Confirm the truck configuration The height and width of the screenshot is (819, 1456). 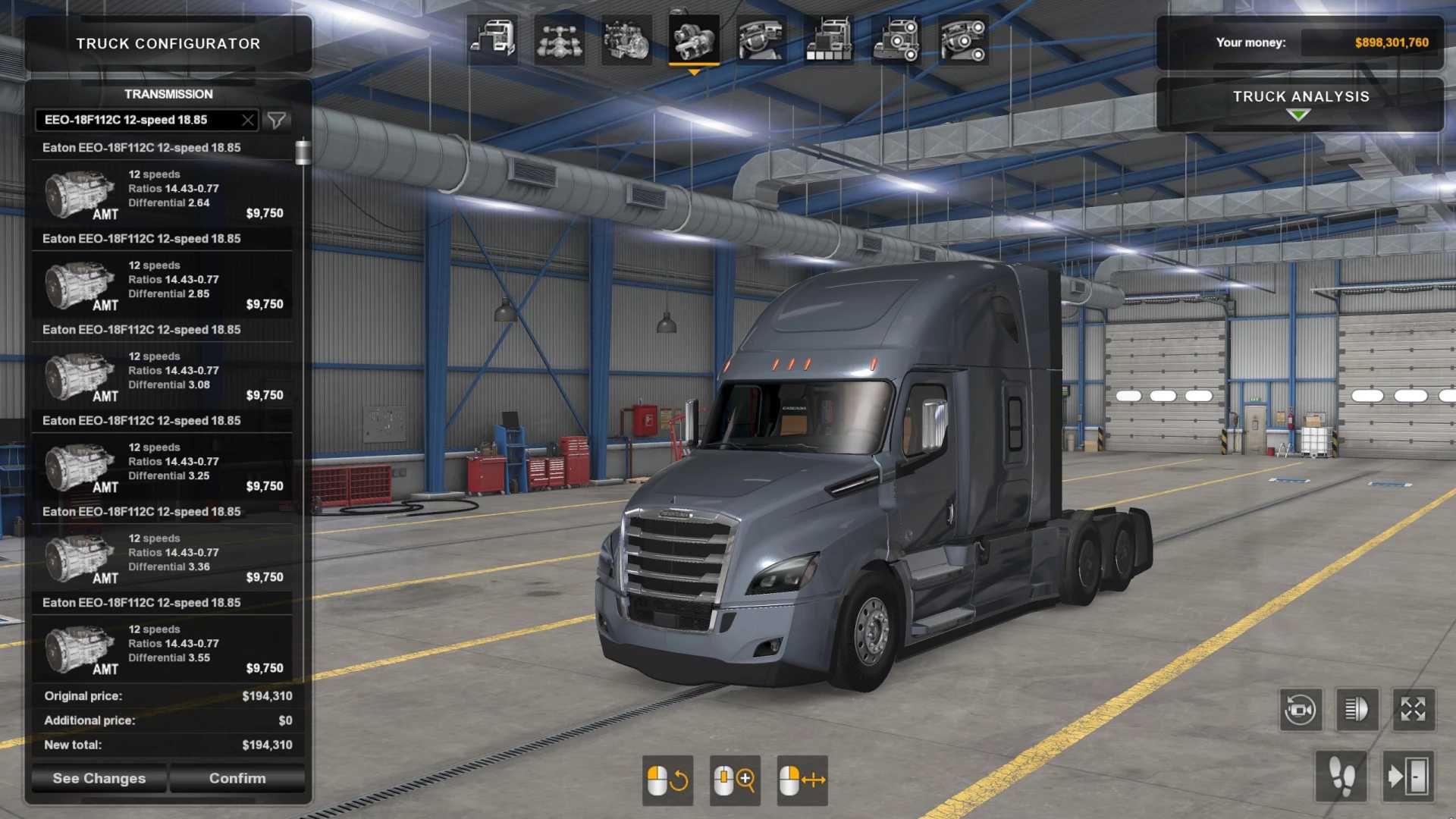[x=237, y=778]
